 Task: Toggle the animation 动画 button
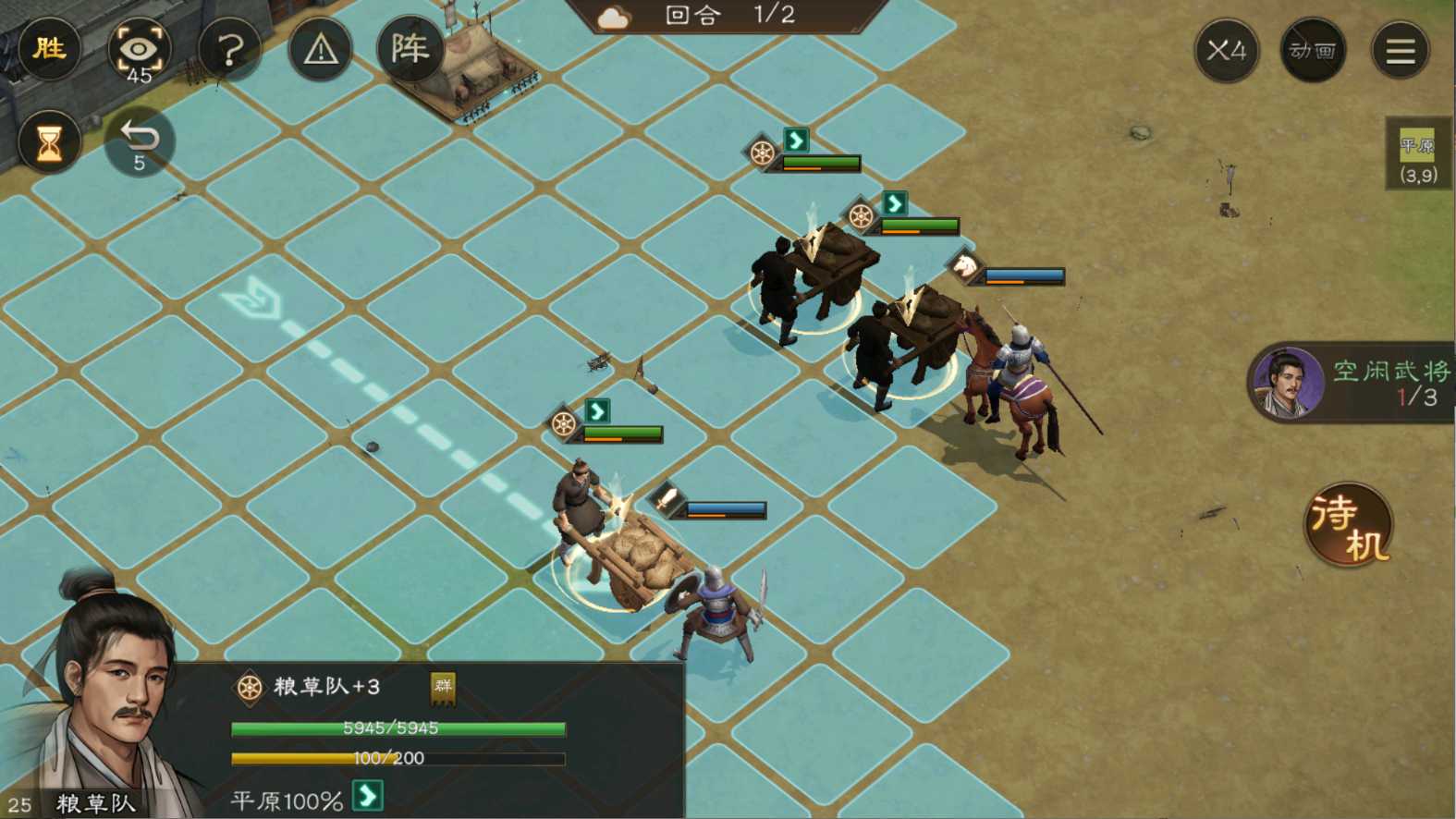pyautogui.click(x=1313, y=50)
